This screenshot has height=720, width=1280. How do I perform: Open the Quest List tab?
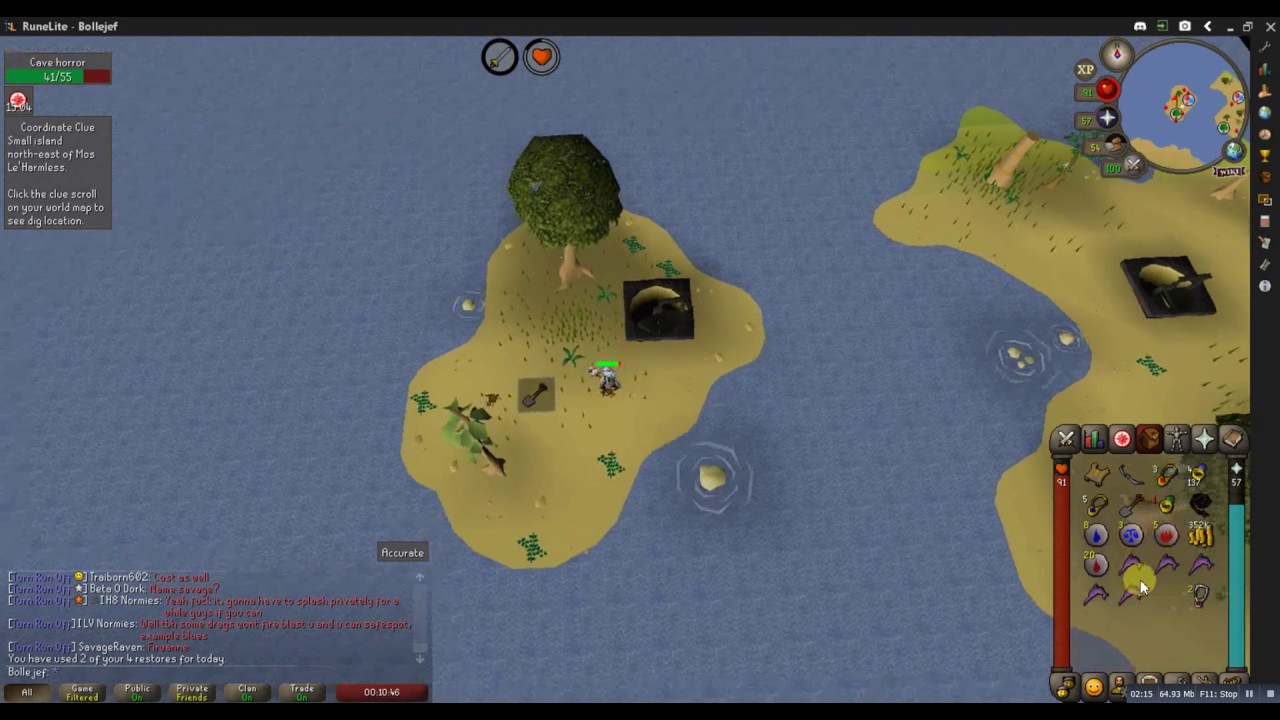(1122, 439)
